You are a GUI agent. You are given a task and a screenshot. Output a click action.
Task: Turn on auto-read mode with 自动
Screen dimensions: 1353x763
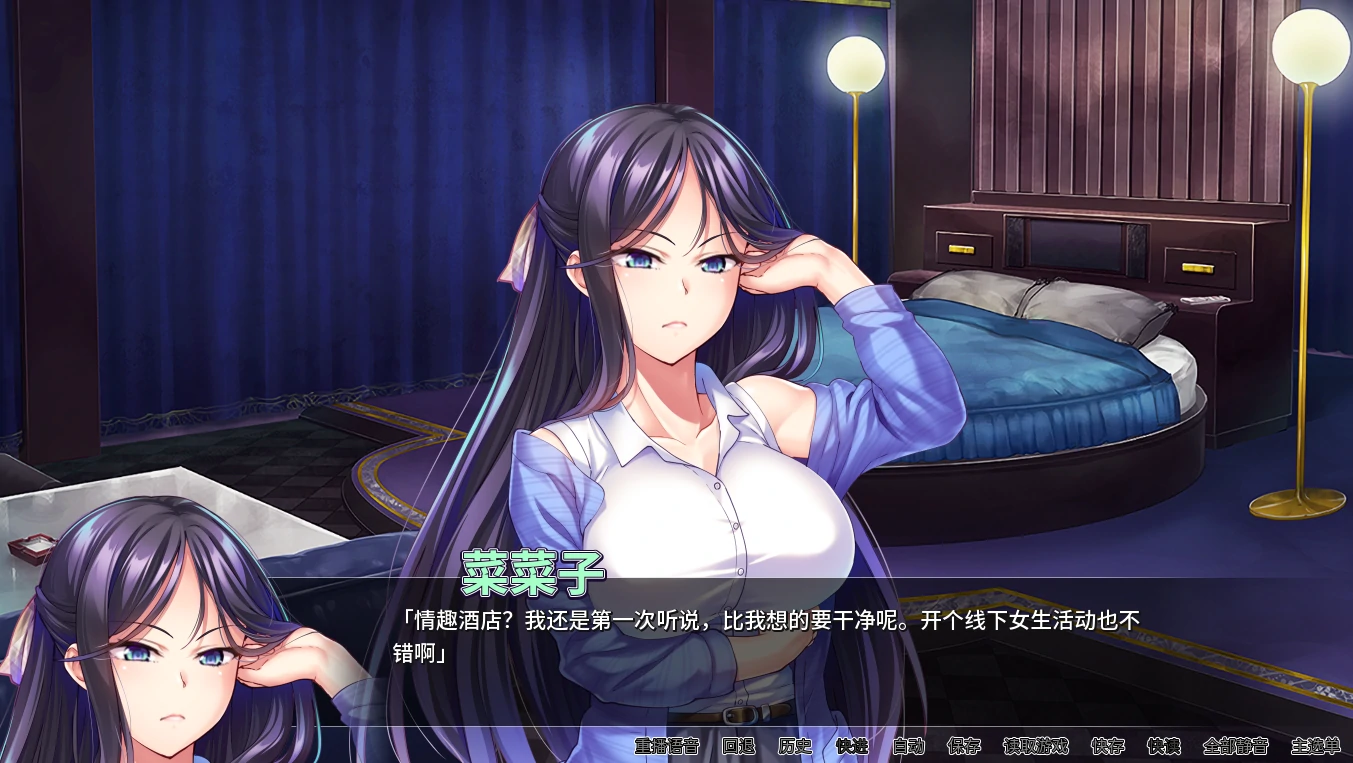(x=908, y=746)
